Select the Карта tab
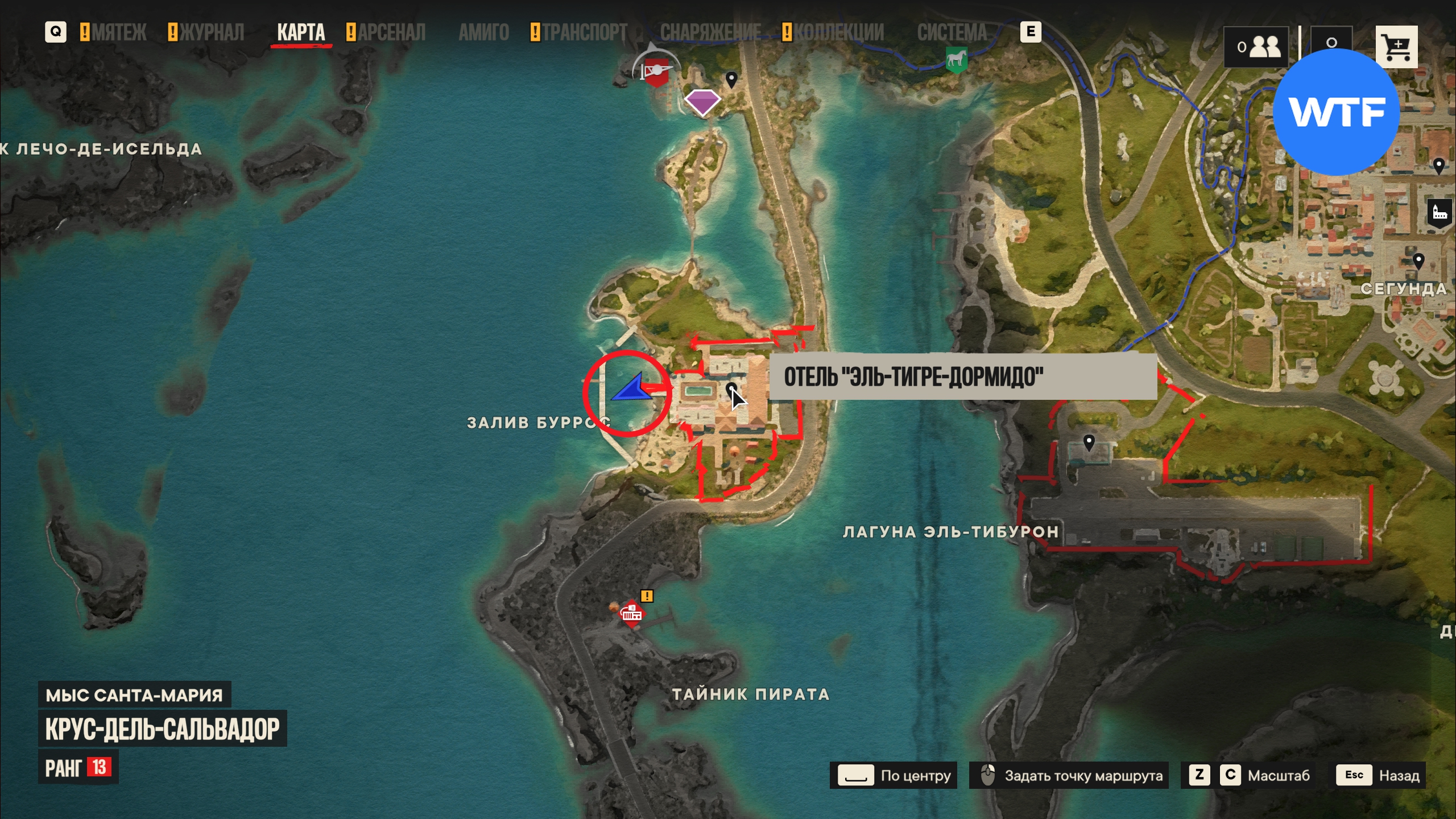Image resolution: width=1456 pixels, height=819 pixels. 301,32
